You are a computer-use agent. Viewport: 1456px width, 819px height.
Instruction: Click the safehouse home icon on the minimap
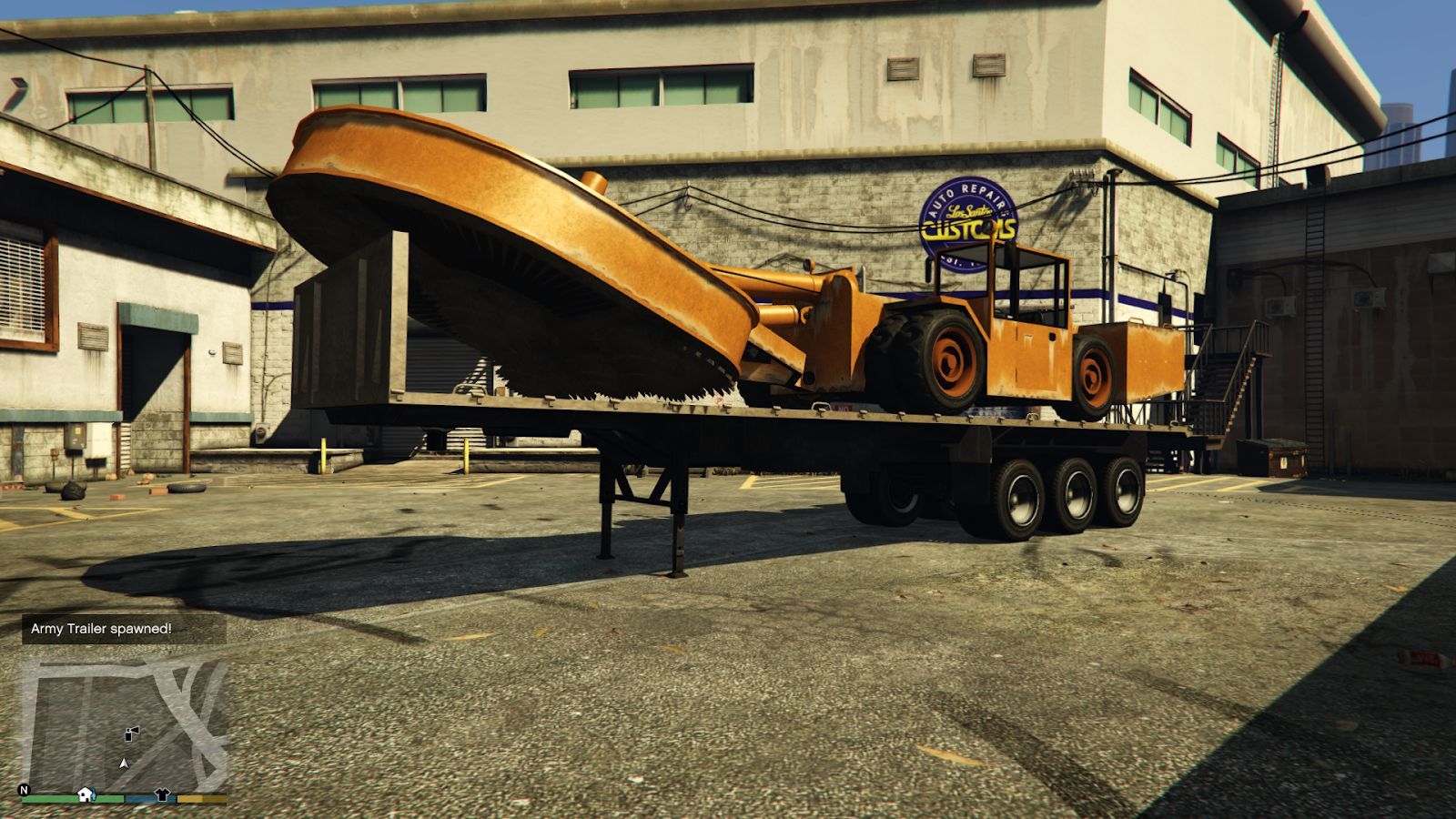[85, 794]
